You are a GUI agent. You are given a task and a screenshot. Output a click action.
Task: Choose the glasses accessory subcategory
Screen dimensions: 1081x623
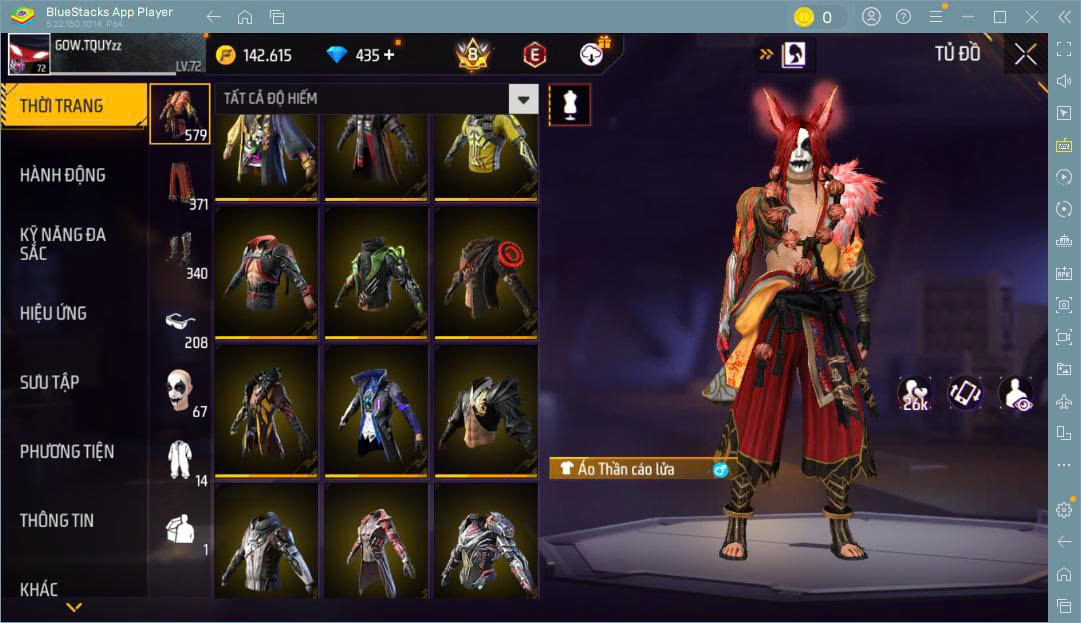pos(181,323)
